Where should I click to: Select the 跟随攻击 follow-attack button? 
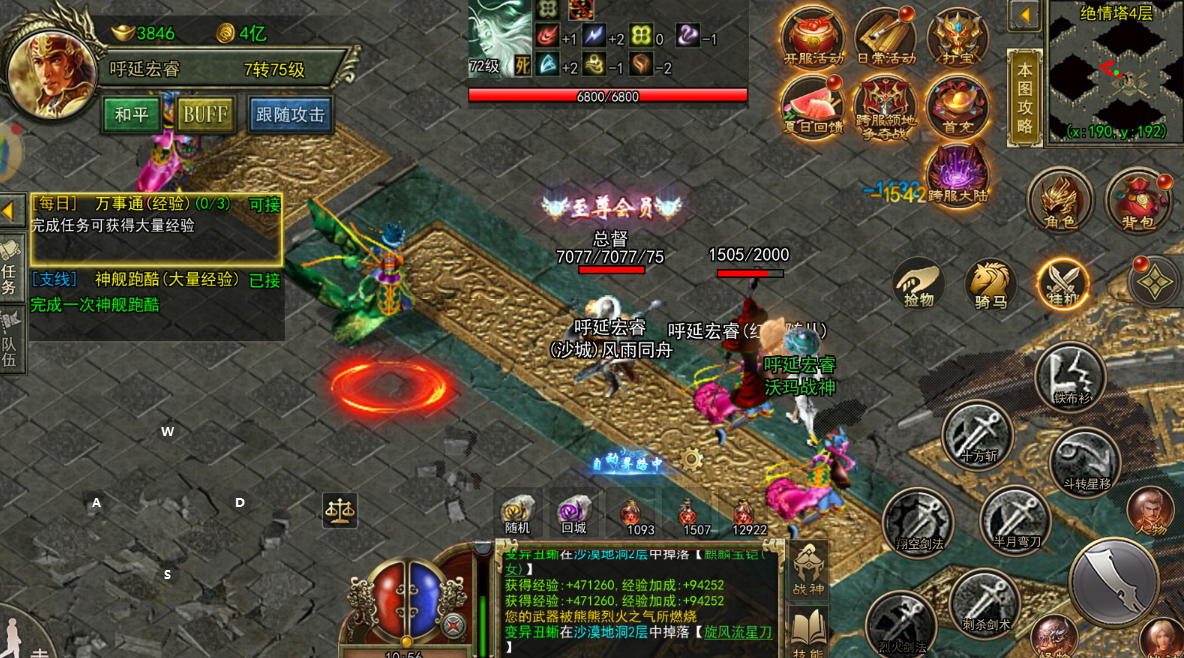(x=290, y=114)
